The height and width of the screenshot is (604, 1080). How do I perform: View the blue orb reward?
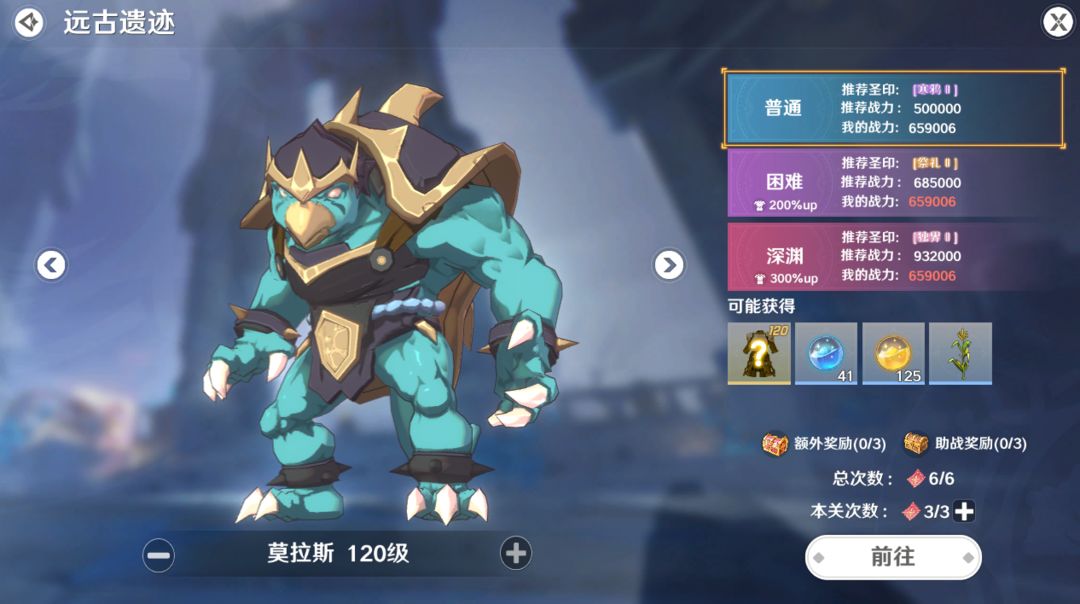pyautogui.click(x=826, y=352)
